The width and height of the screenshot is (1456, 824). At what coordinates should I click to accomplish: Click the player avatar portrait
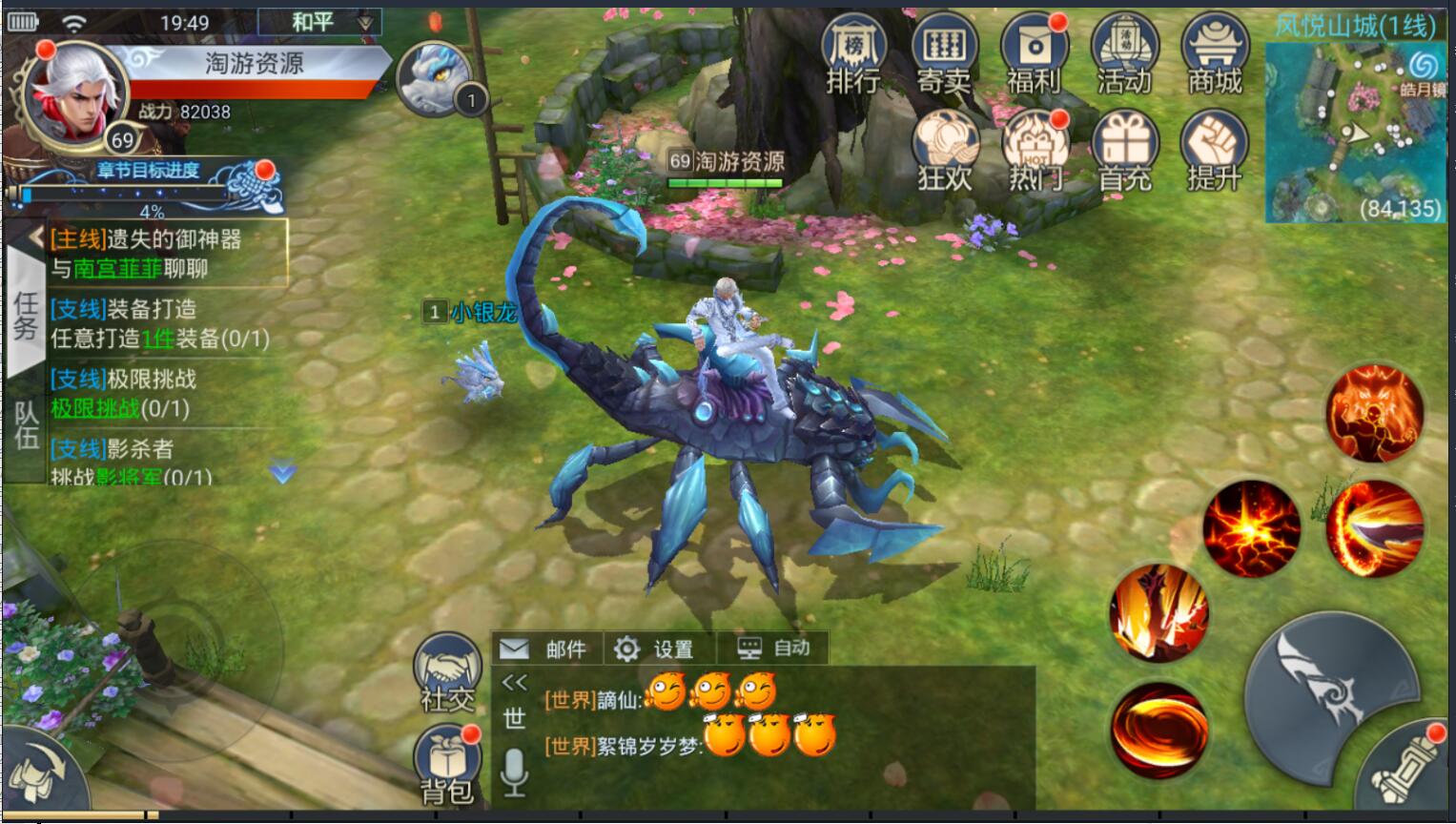pos(74,98)
